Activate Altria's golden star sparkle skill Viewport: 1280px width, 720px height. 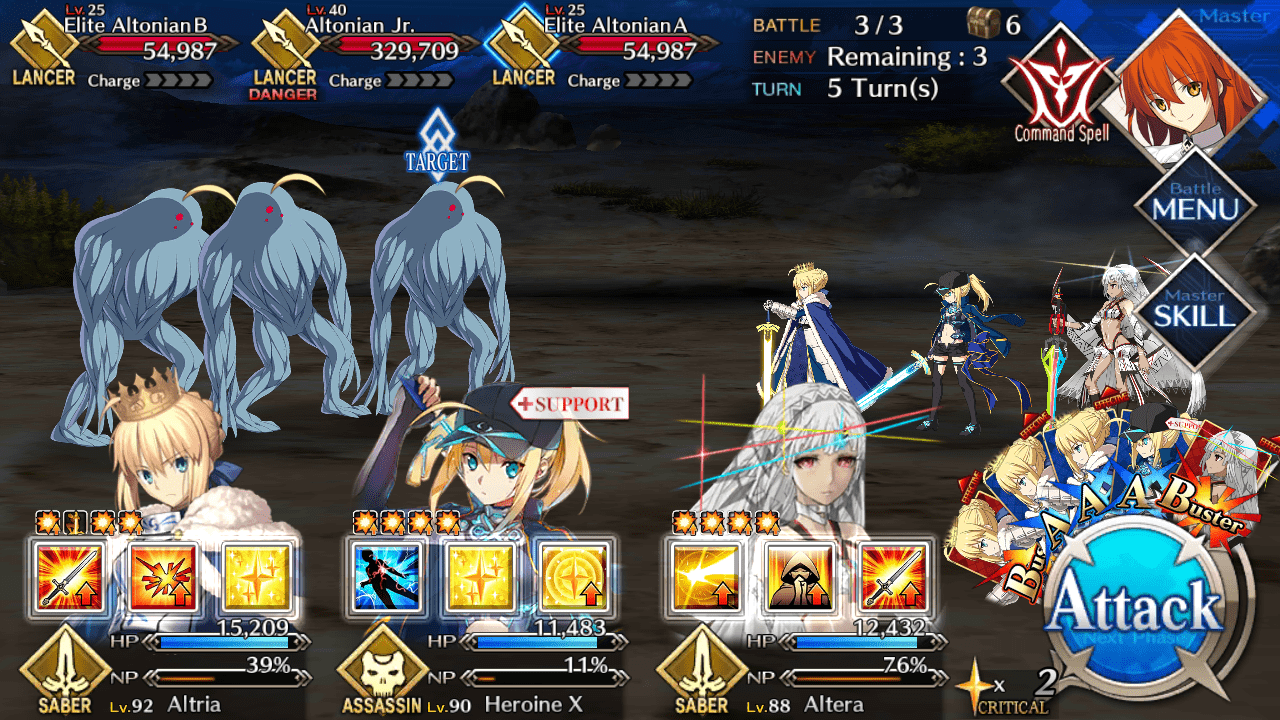coord(258,578)
